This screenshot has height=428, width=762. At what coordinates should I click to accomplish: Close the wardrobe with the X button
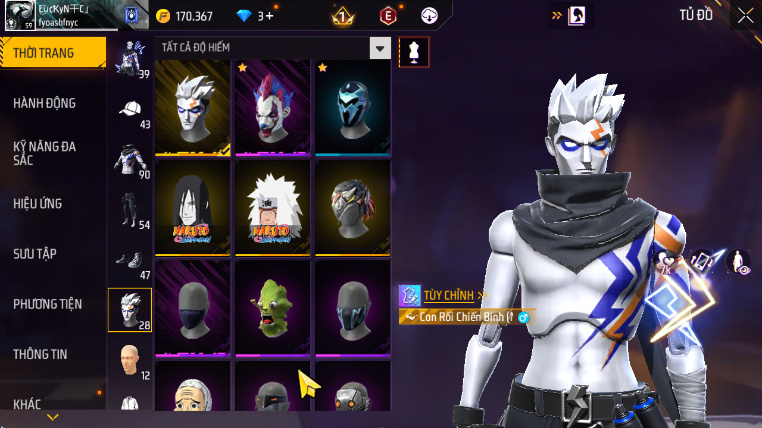coord(745,15)
